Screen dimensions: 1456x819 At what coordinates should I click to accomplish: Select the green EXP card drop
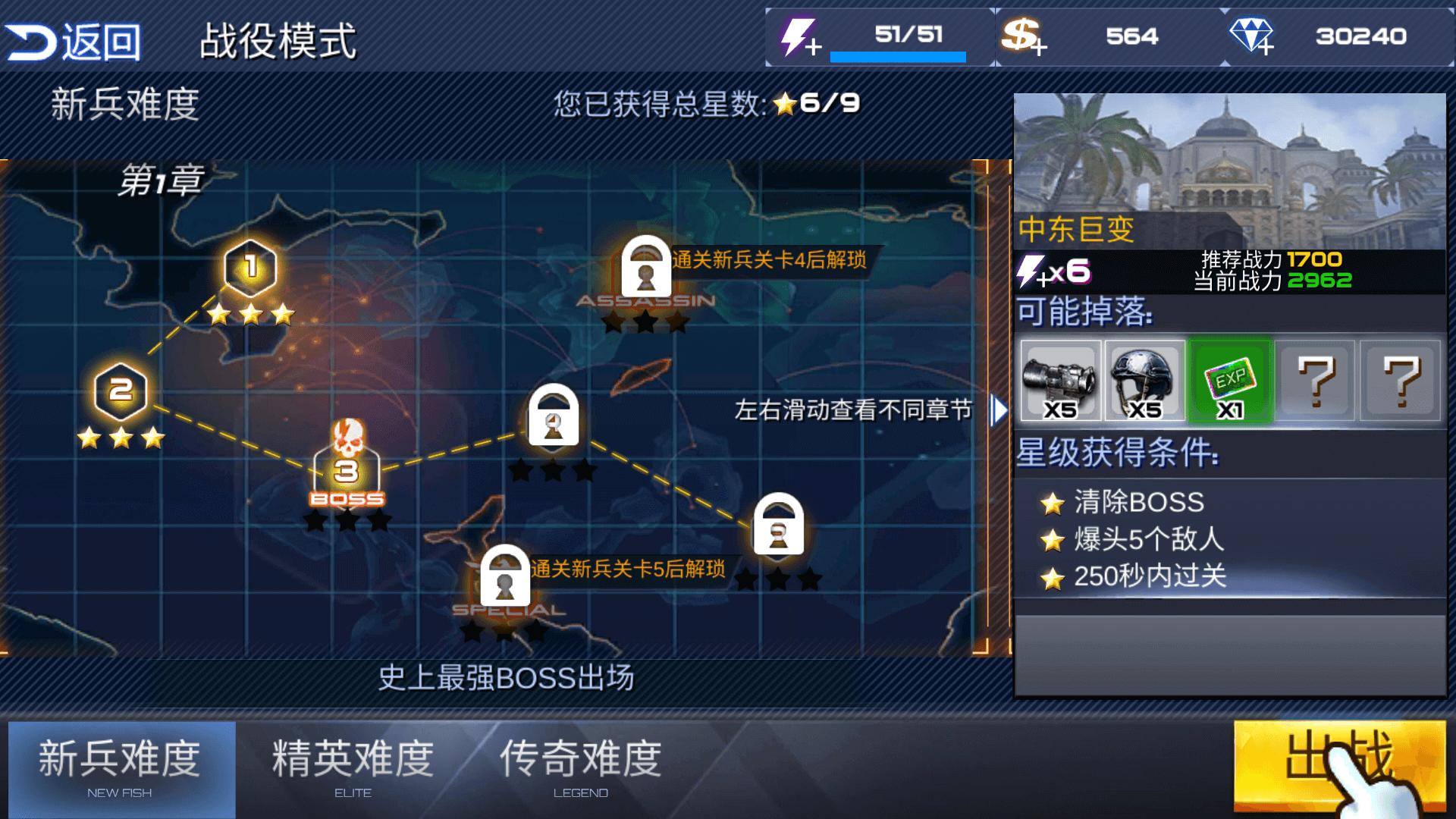[1228, 379]
